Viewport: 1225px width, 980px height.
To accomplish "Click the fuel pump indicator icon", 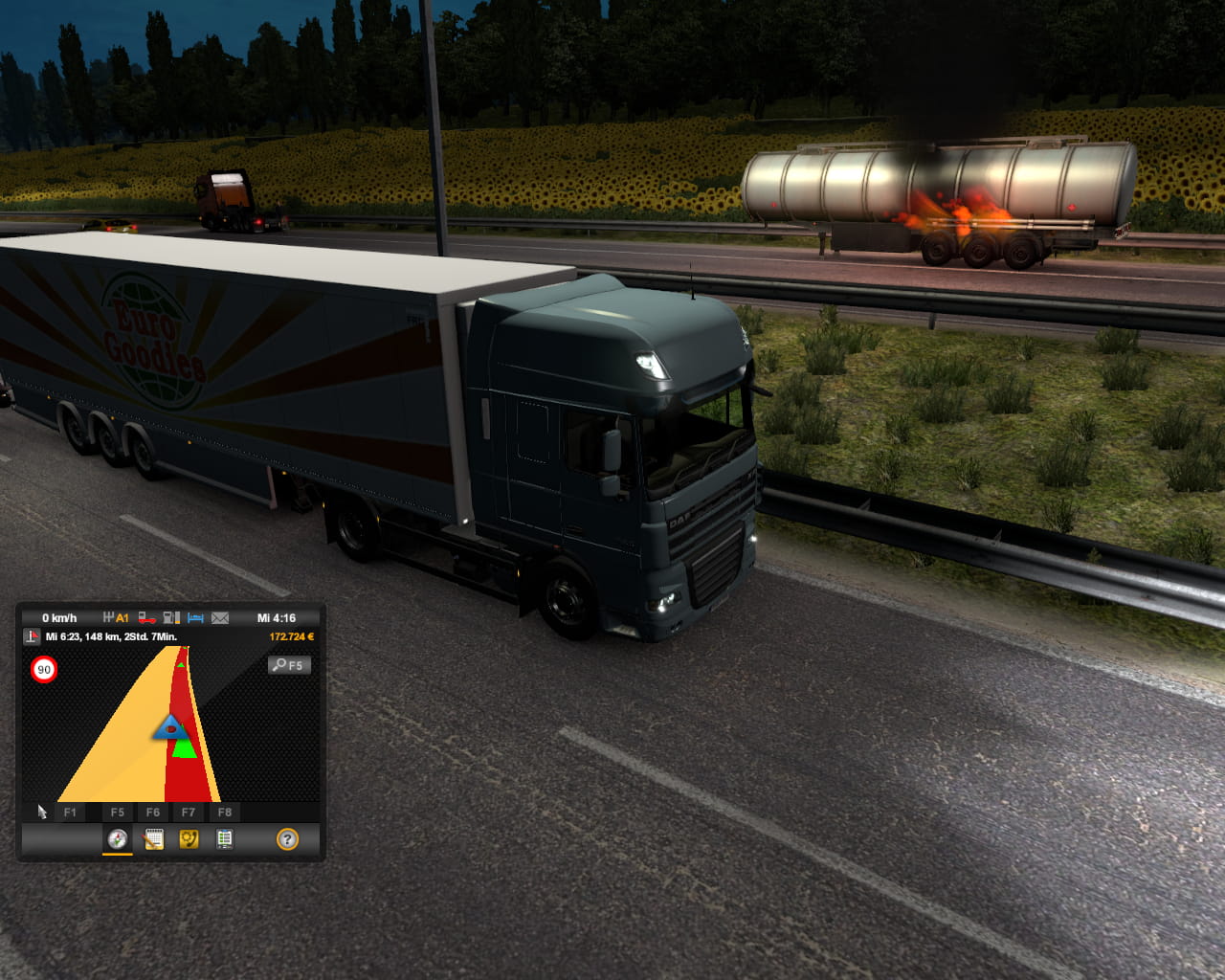I will (171, 618).
